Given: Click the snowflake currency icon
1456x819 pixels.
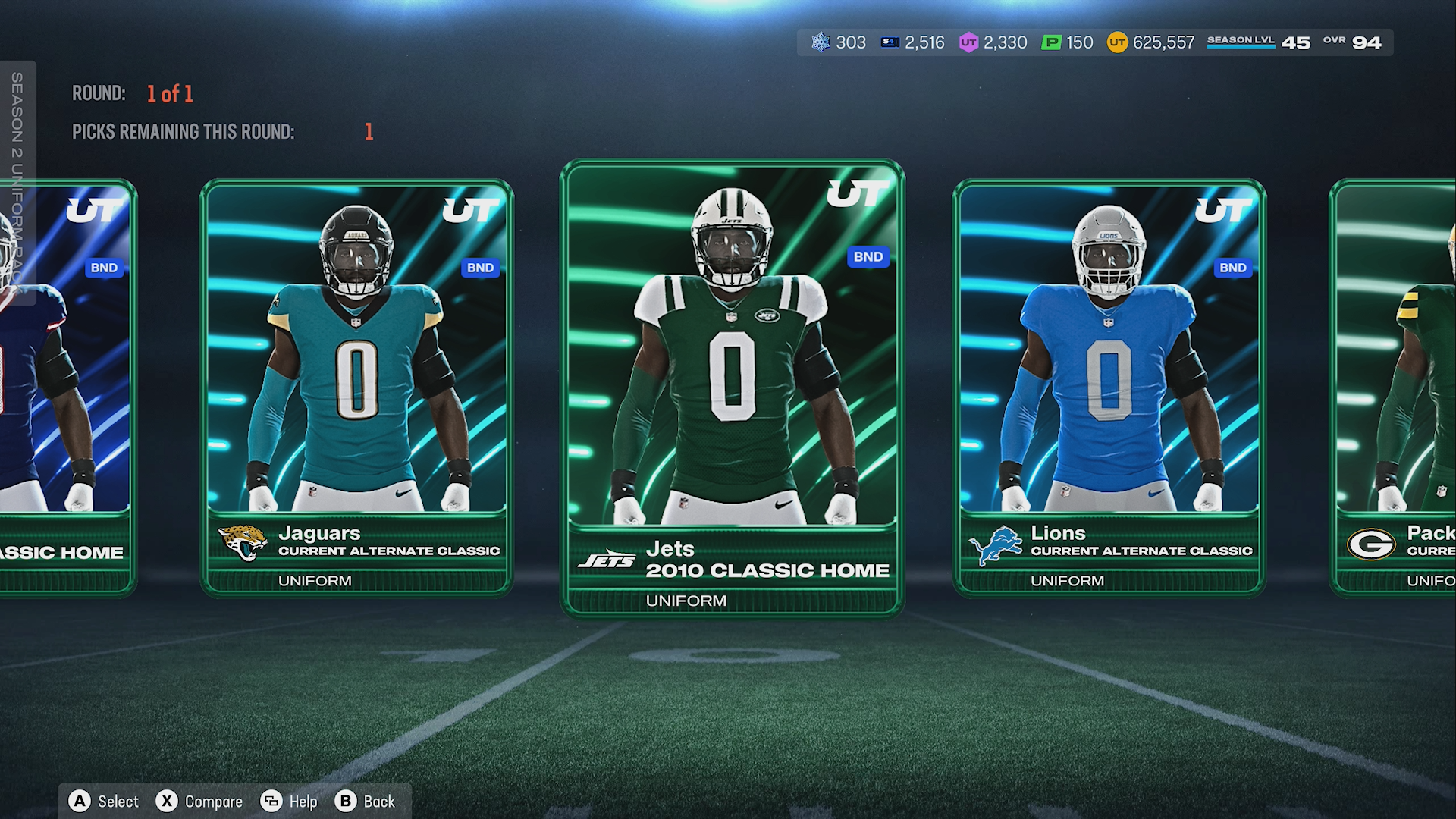Looking at the screenshot, I should tap(821, 42).
